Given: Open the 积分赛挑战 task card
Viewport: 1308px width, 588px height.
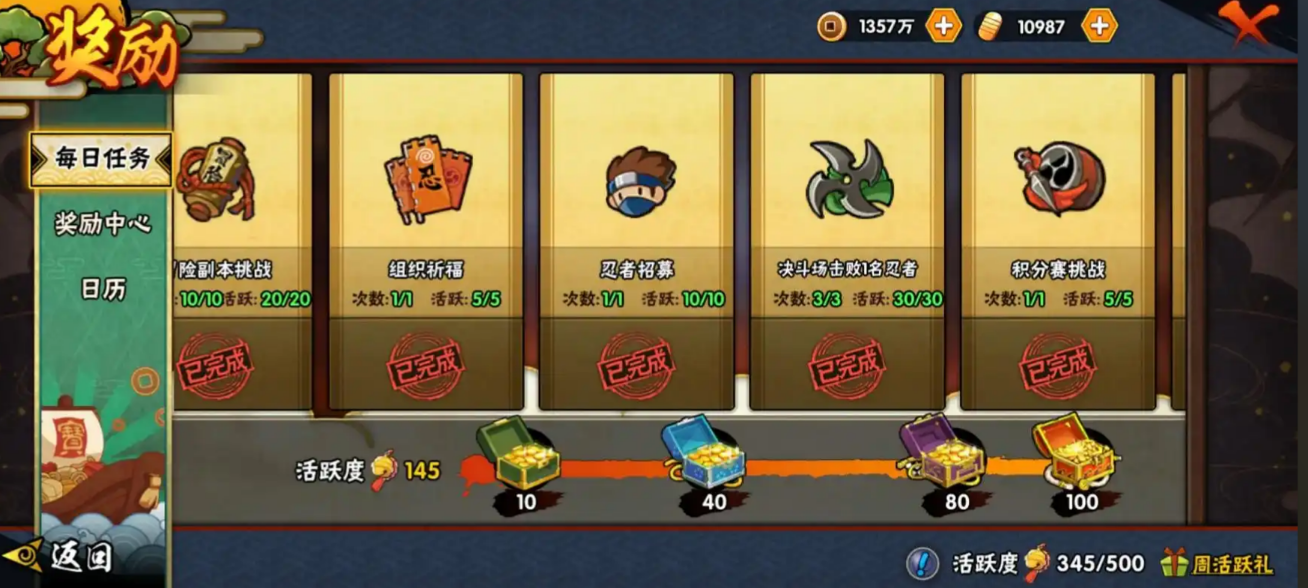Looking at the screenshot, I should click(x=1058, y=240).
